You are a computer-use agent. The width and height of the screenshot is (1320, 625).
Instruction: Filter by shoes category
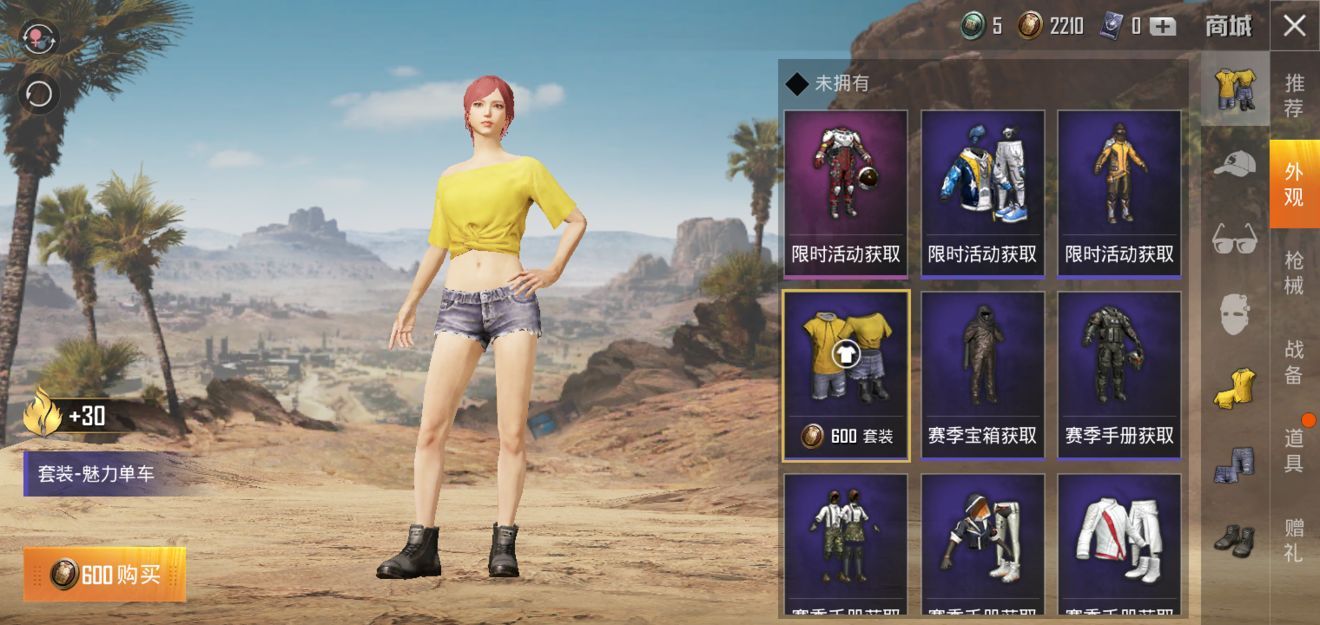(1234, 541)
